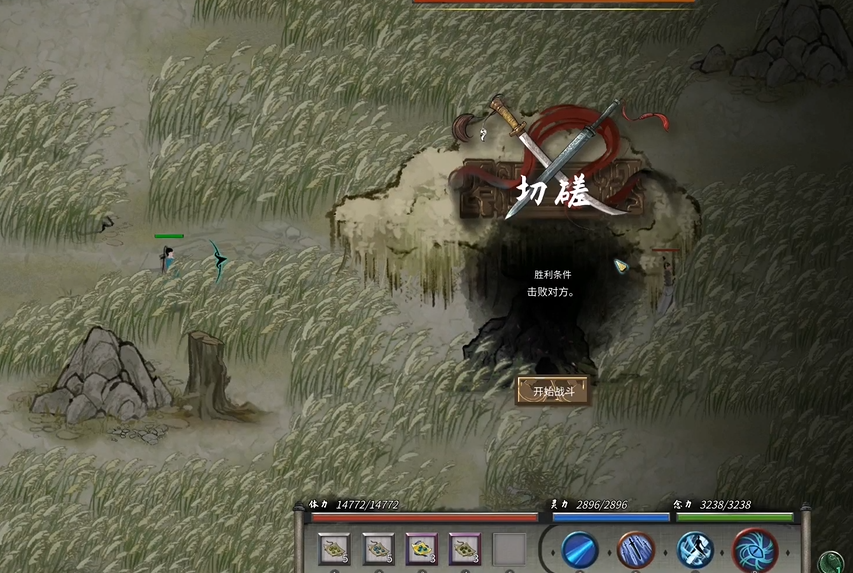853x573 pixels.
Task: Use the falling swords skill in red ring
Action: 637,550
